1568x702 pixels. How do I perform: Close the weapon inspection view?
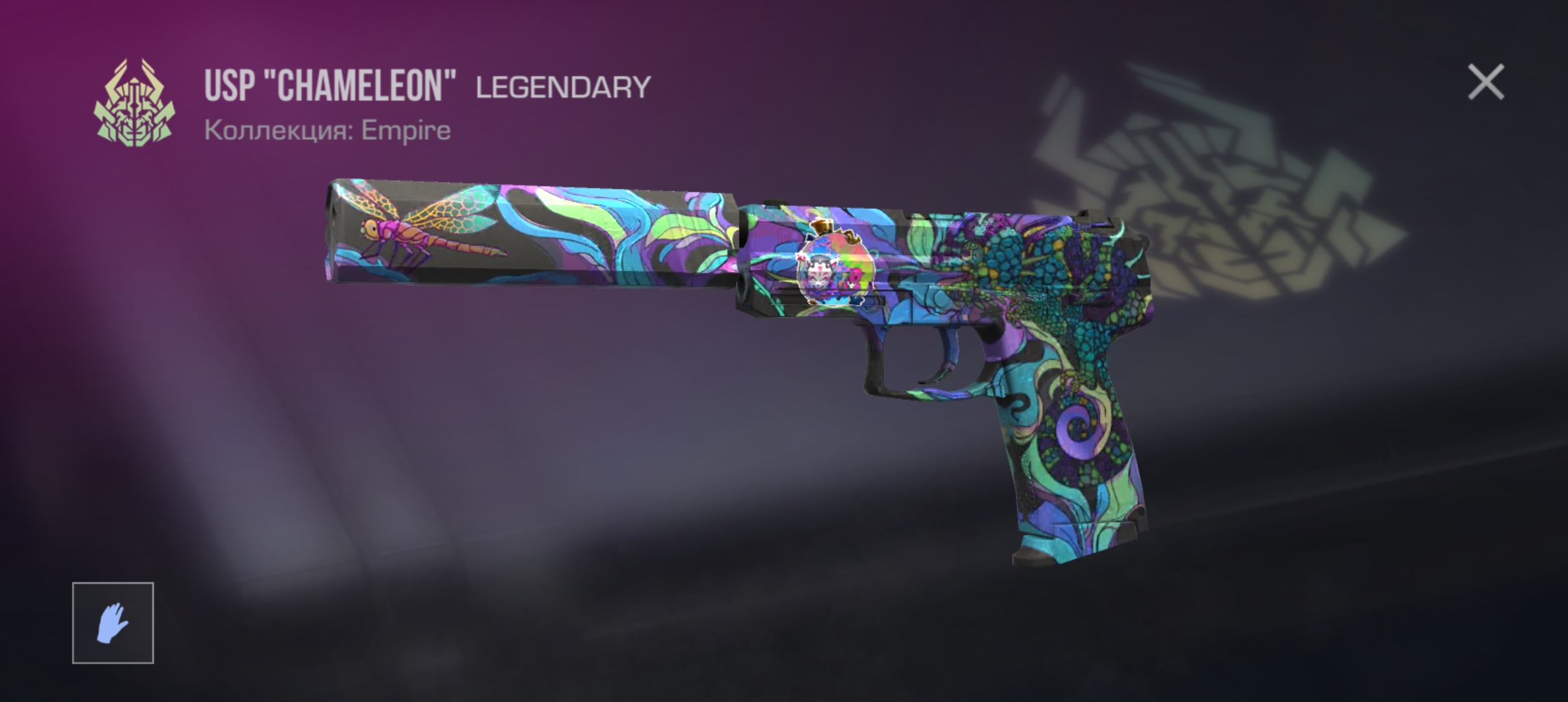(x=1485, y=83)
